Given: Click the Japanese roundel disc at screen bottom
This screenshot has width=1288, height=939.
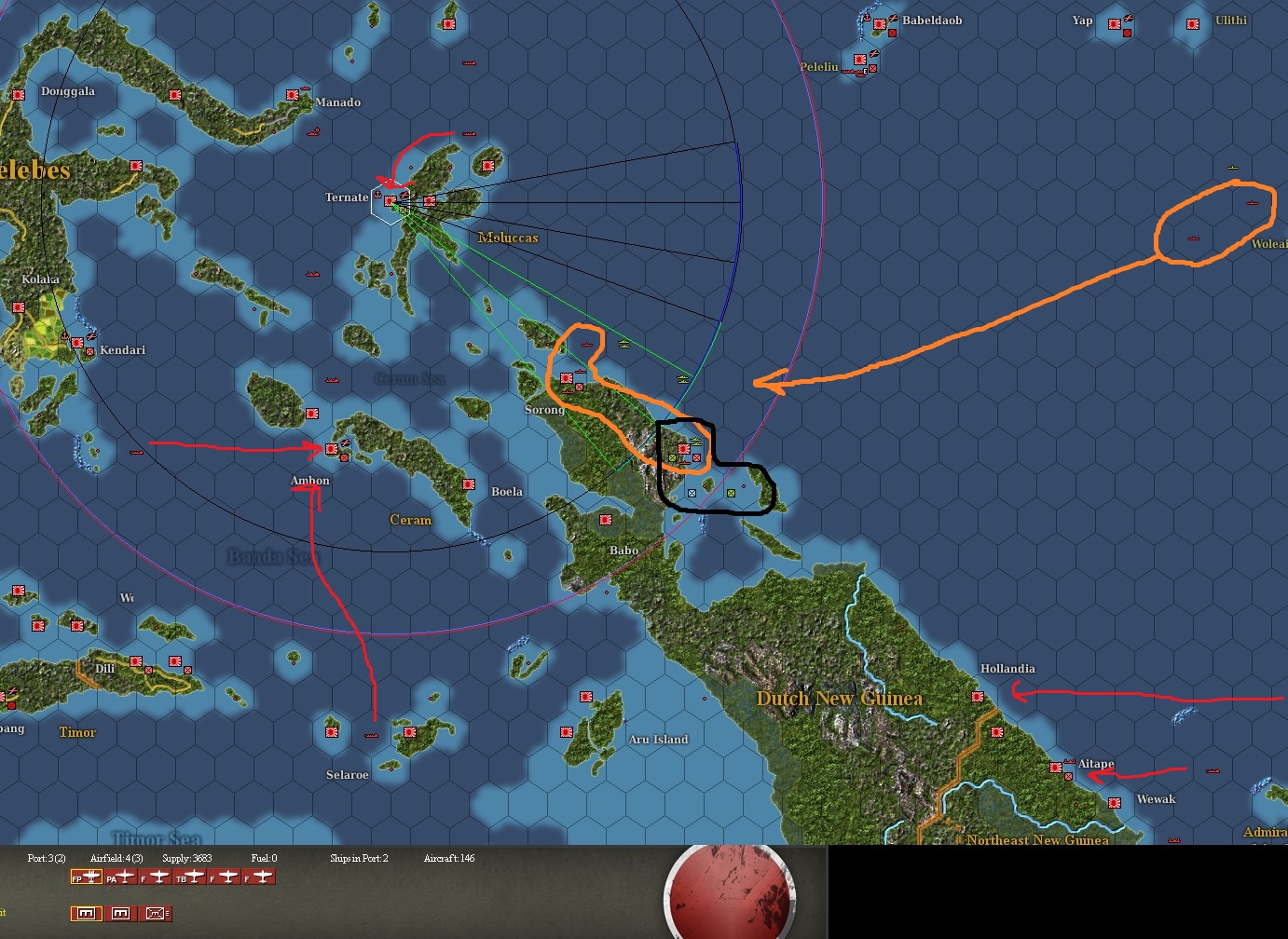Looking at the screenshot, I should click(730, 894).
